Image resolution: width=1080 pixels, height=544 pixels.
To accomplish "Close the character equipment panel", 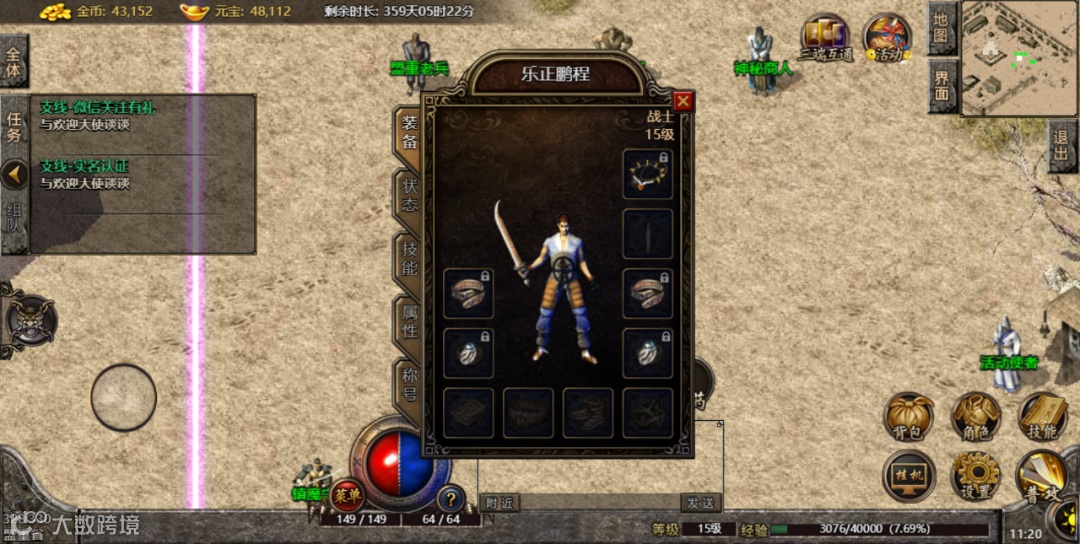I will tap(683, 101).
